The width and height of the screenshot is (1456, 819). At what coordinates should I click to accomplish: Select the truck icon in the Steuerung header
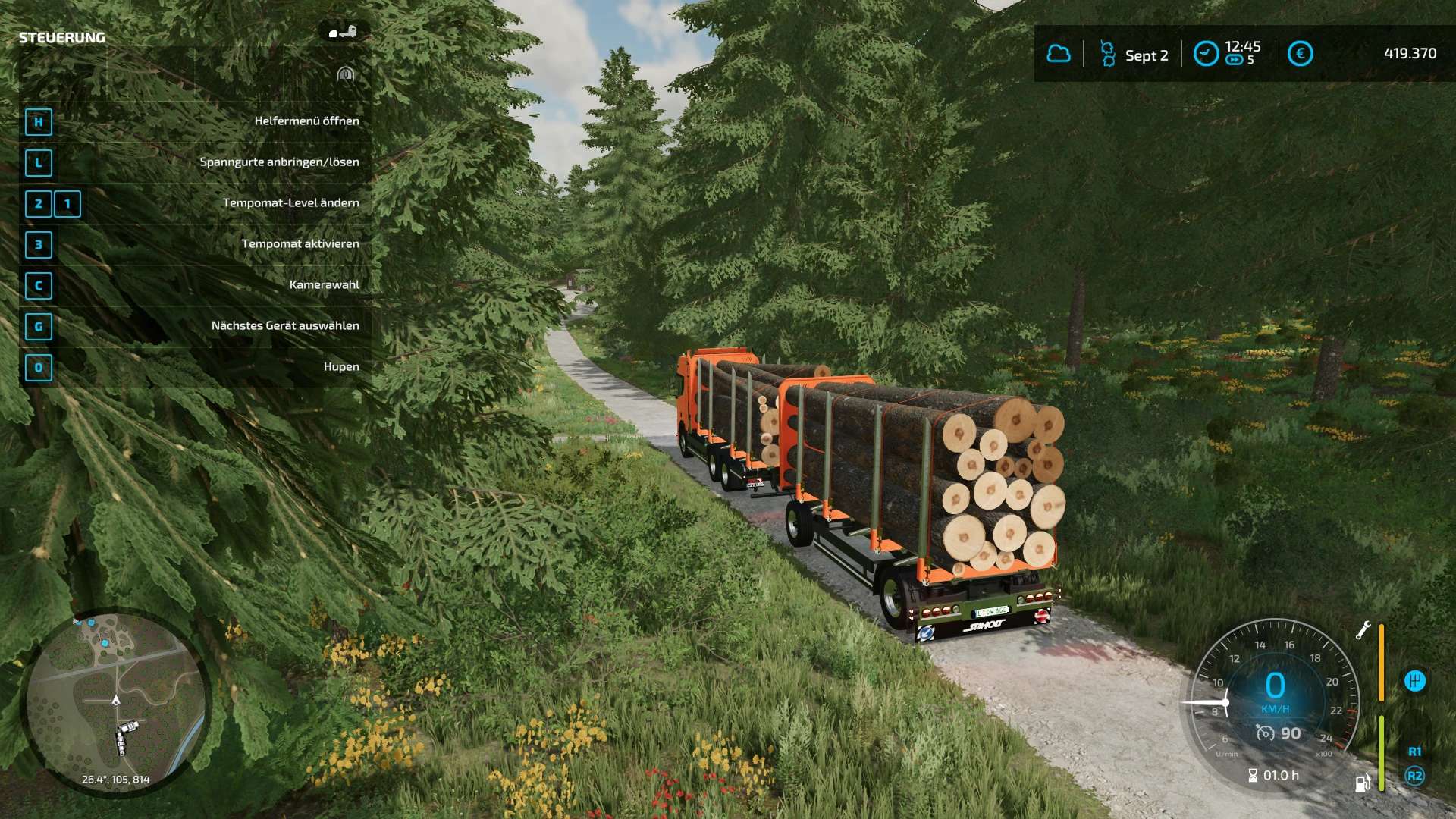coord(343,32)
